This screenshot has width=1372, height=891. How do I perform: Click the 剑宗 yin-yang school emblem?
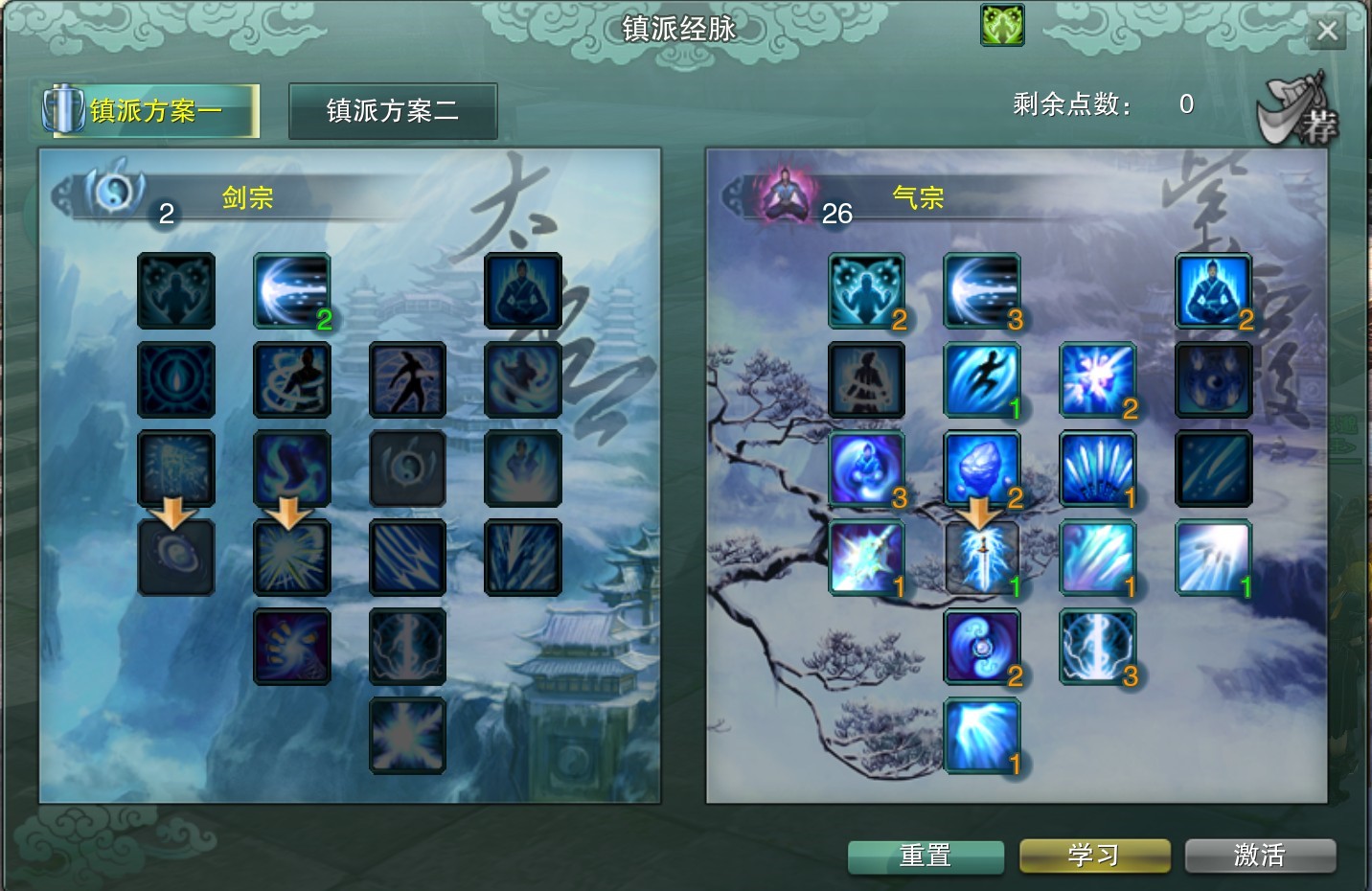[112, 191]
